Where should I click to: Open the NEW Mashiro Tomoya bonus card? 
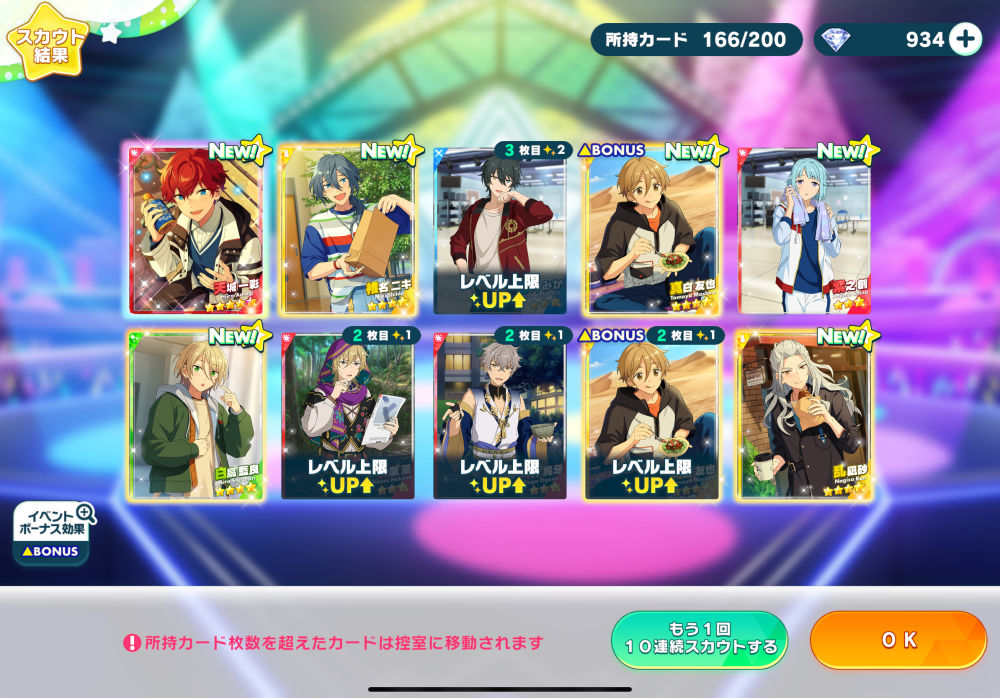click(652, 230)
